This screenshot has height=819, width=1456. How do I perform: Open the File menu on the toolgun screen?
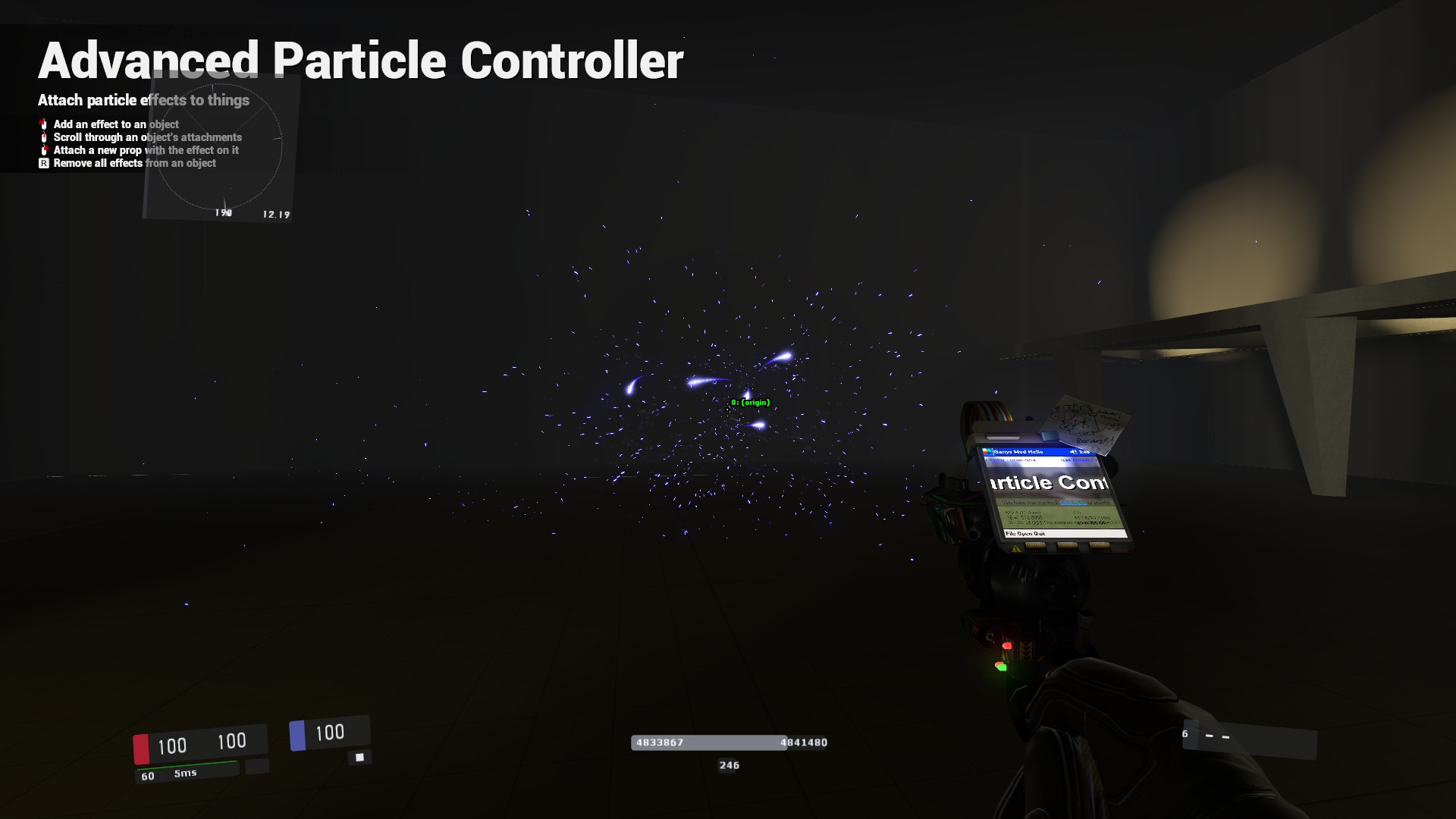tap(1009, 534)
